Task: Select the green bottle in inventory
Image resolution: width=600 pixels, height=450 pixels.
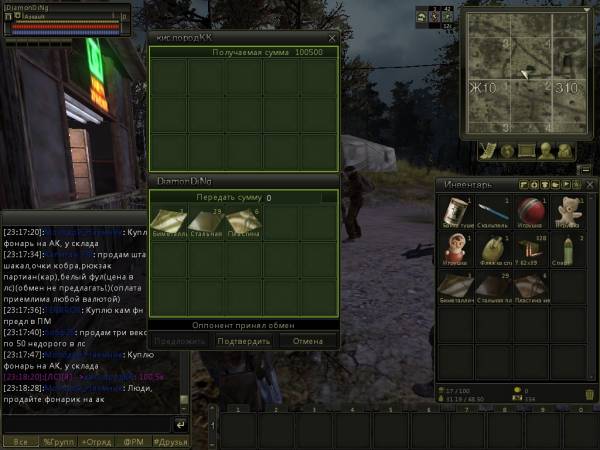Action: 568,251
